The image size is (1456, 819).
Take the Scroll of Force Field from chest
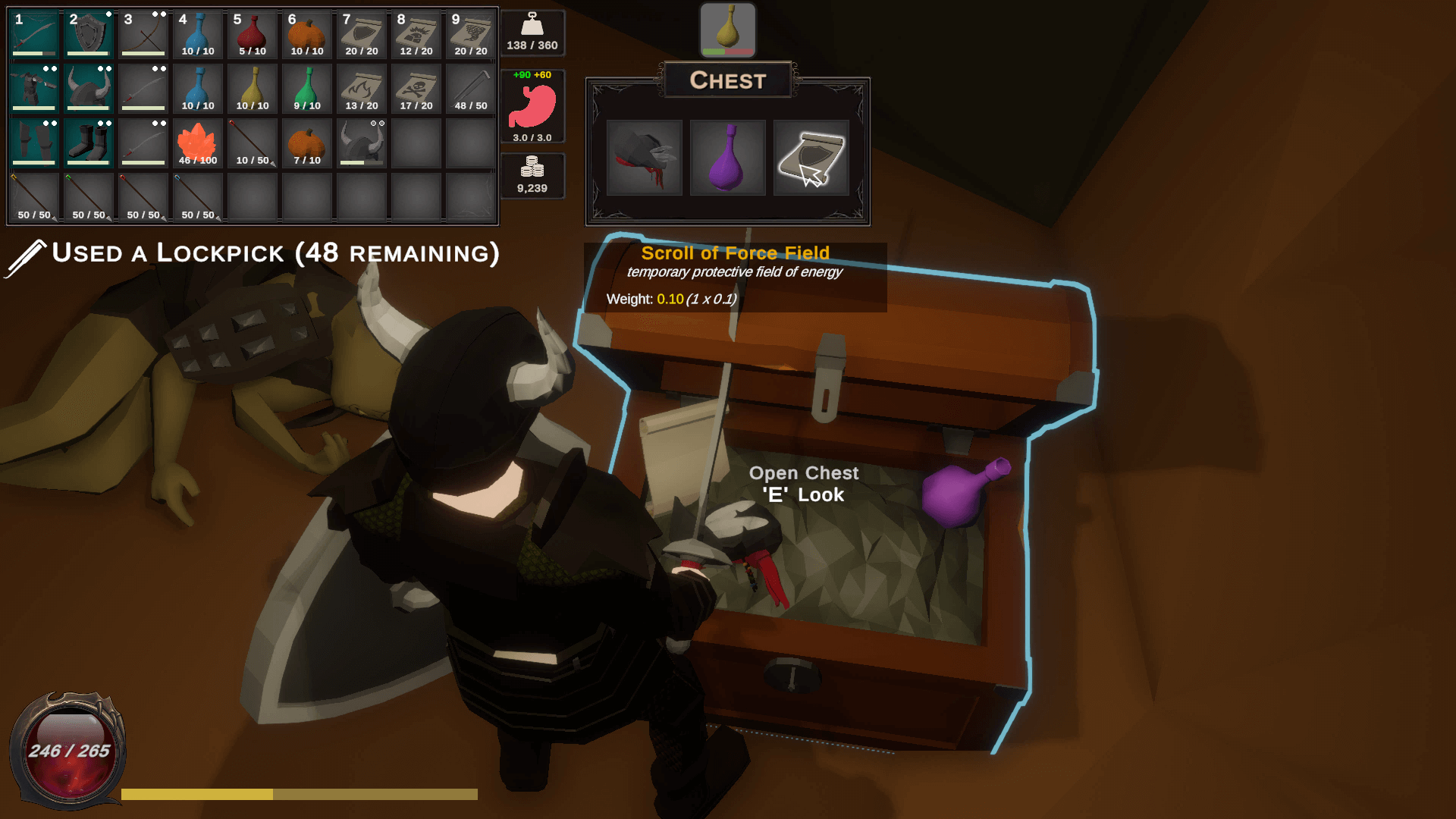pyautogui.click(x=811, y=158)
